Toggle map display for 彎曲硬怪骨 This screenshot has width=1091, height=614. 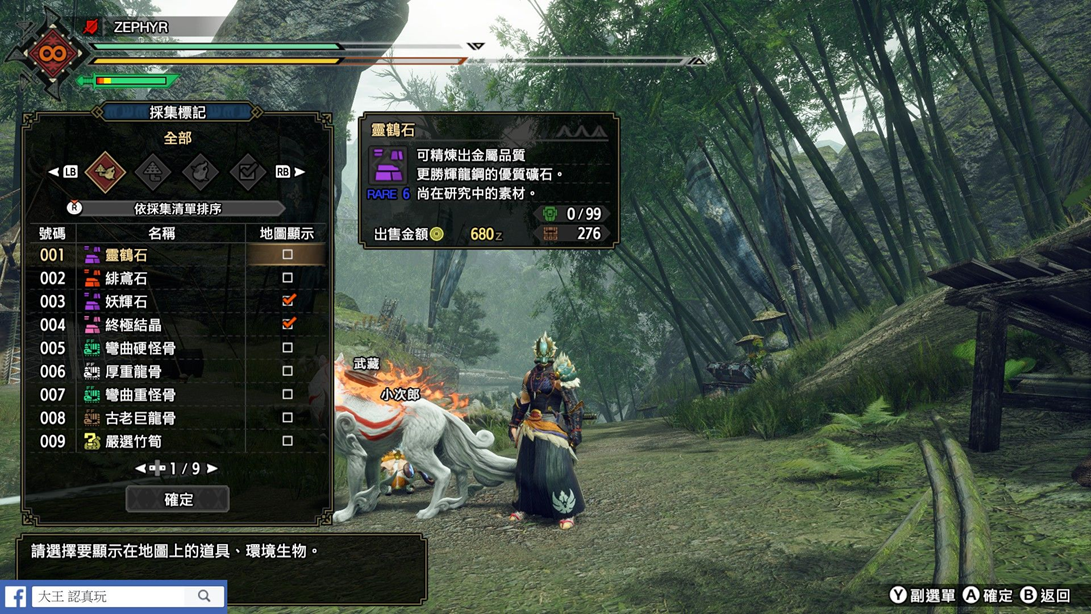[288, 348]
